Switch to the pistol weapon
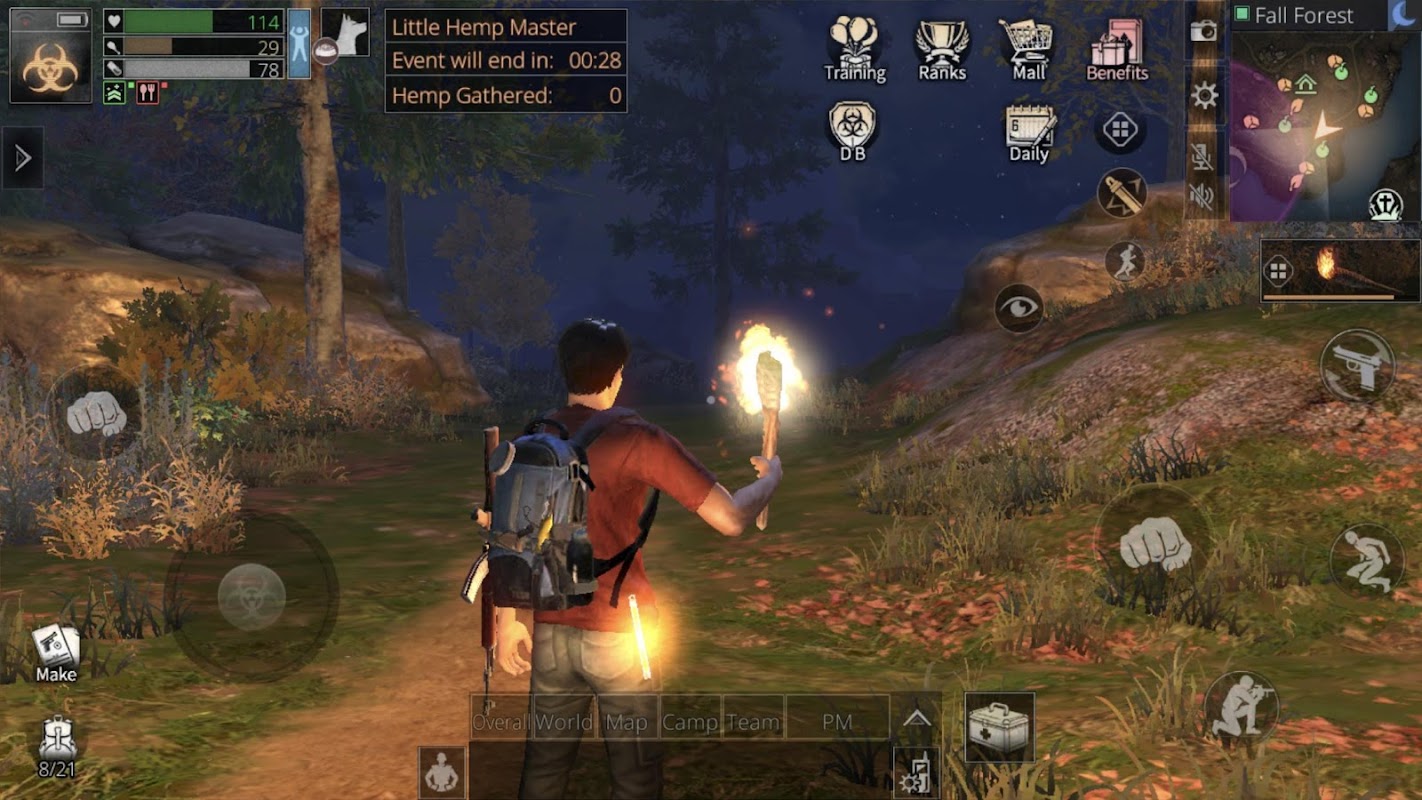Viewport: 1422px width, 800px height. pos(1357,365)
